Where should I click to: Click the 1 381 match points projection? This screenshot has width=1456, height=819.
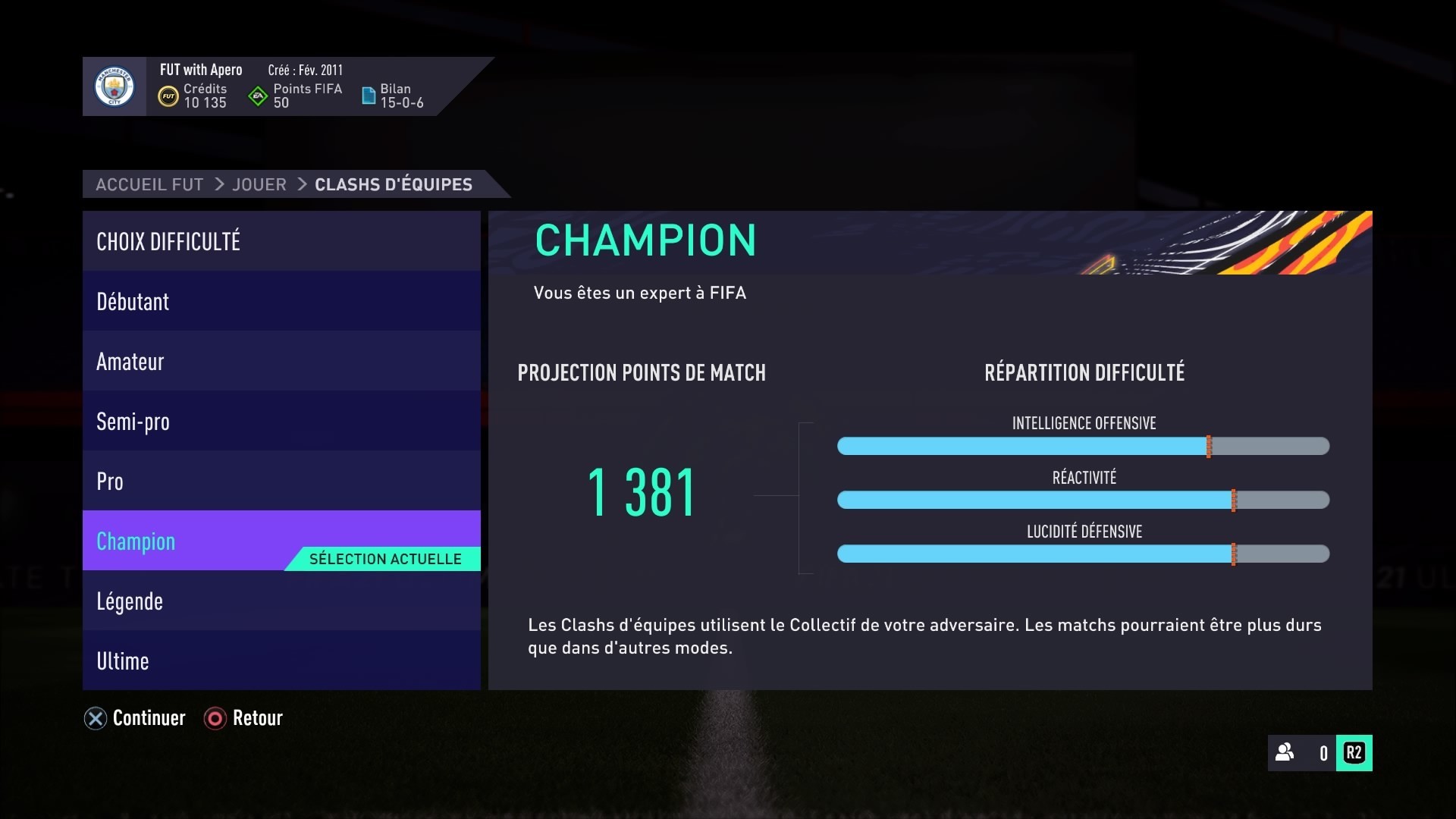pyautogui.click(x=642, y=493)
